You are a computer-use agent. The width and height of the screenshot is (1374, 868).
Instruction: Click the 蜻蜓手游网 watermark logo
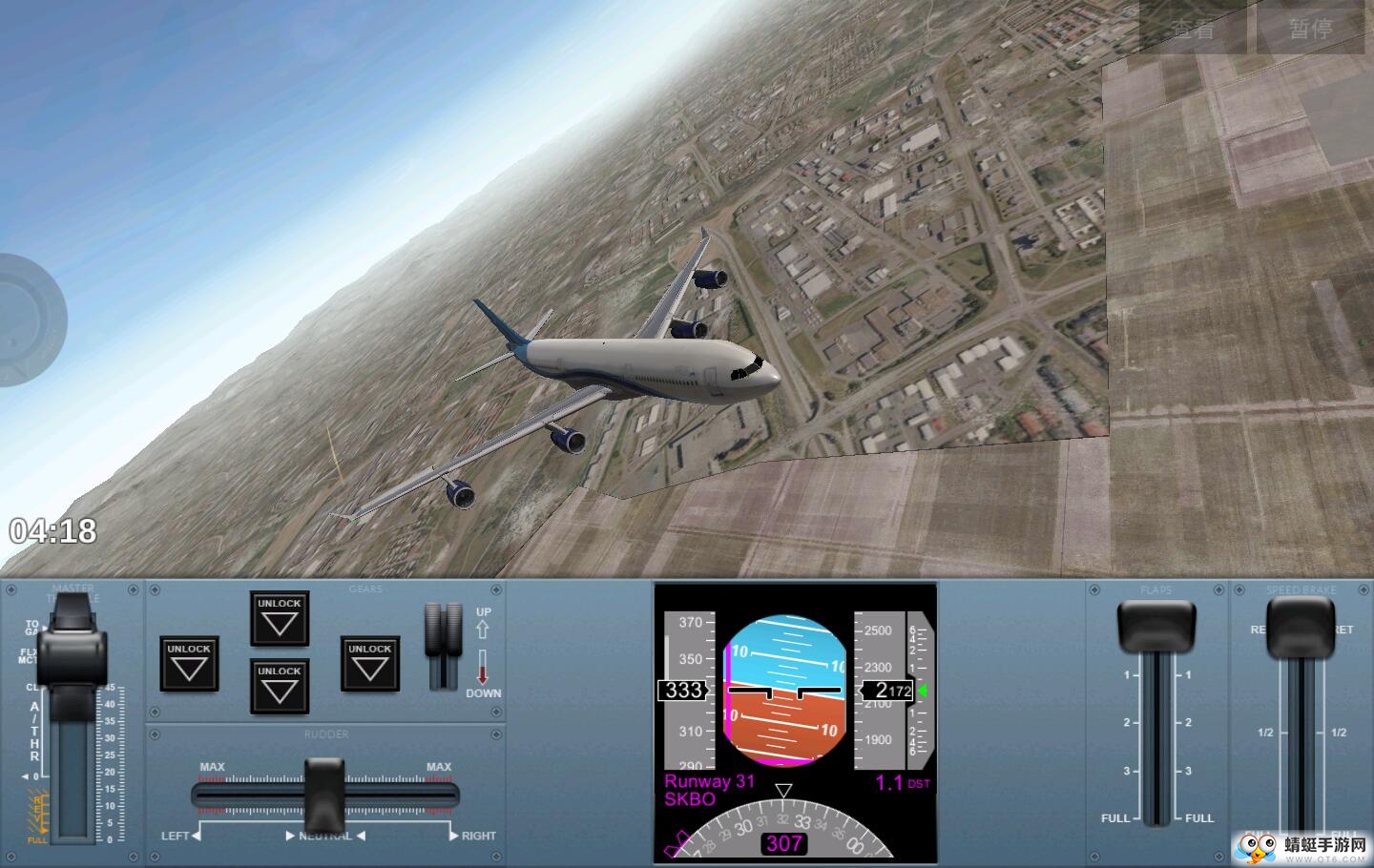pos(1301,845)
